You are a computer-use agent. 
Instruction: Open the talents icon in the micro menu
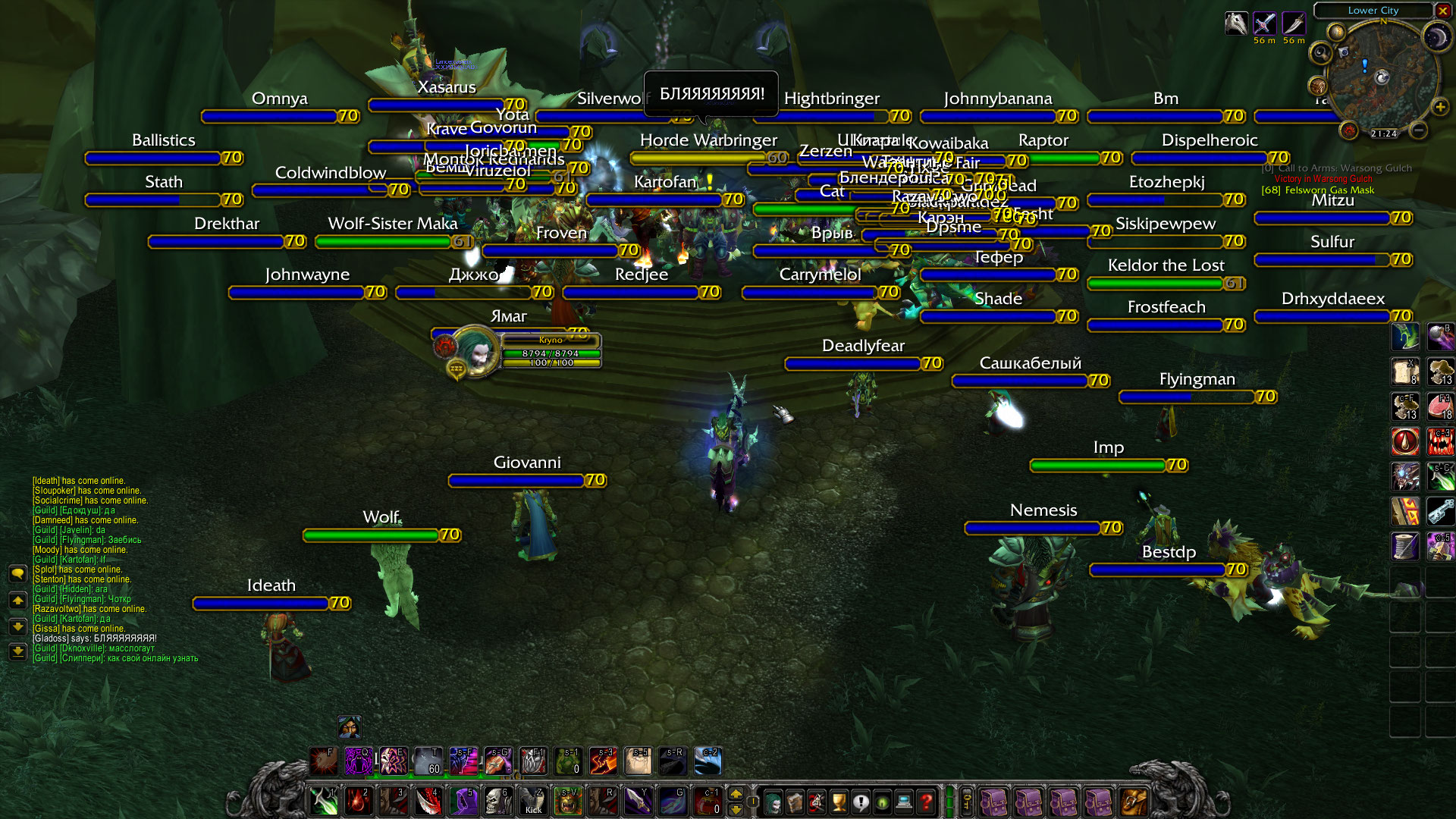pos(816,802)
